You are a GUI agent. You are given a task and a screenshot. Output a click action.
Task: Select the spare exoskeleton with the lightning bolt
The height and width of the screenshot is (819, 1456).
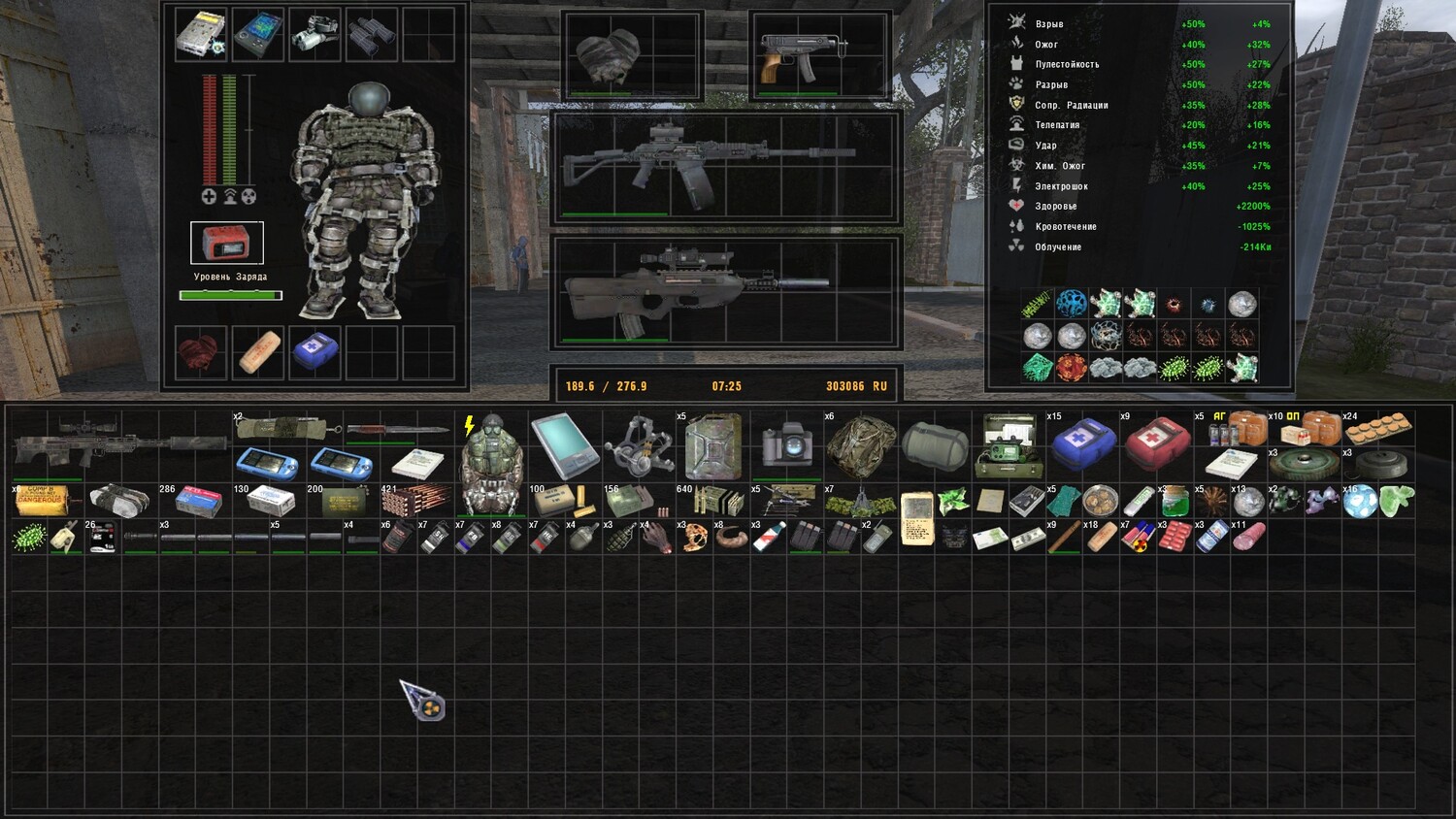pos(491,464)
